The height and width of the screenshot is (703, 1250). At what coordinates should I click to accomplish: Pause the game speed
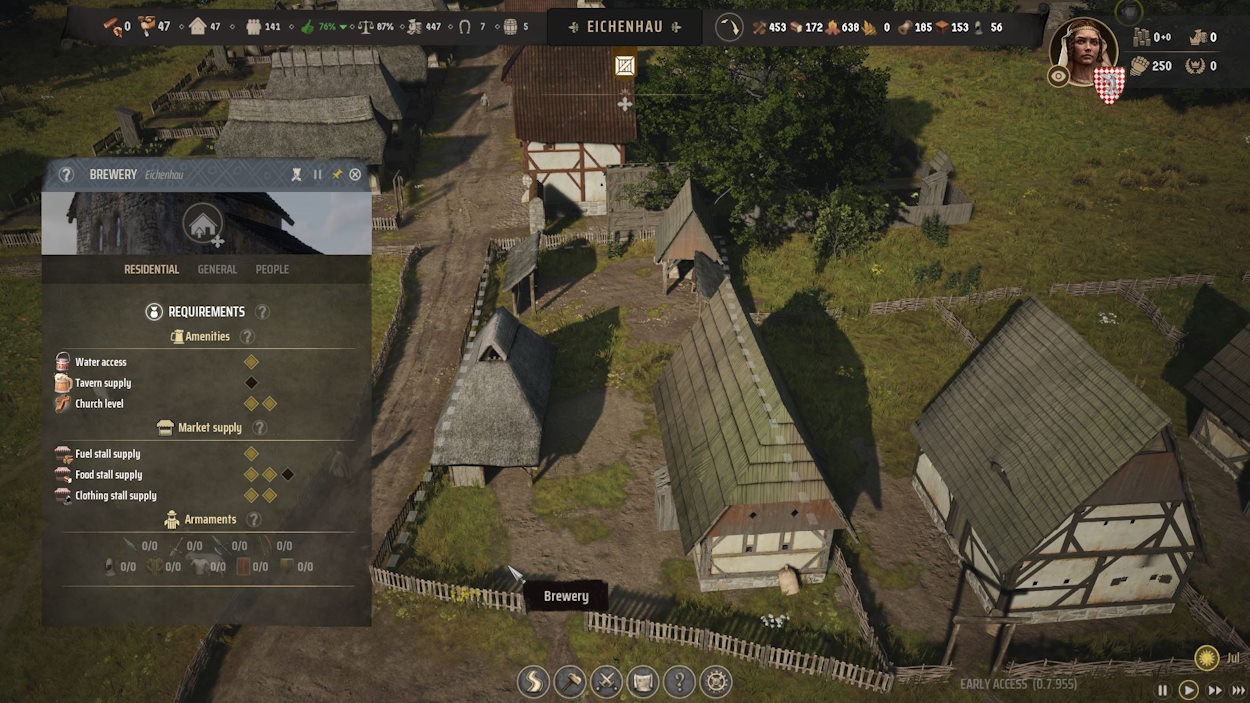(x=1163, y=690)
